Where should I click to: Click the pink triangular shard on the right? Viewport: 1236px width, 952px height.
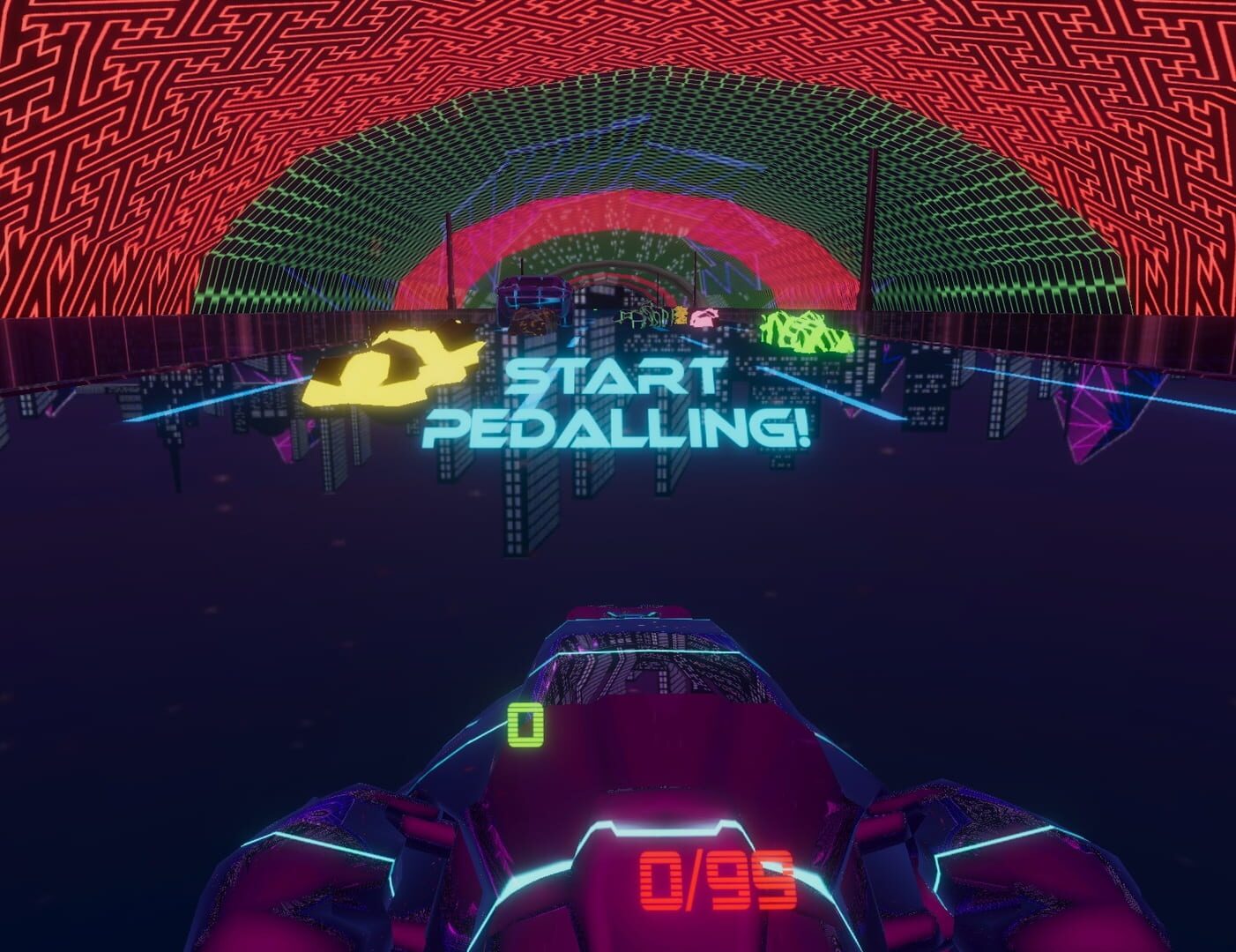(x=1084, y=423)
